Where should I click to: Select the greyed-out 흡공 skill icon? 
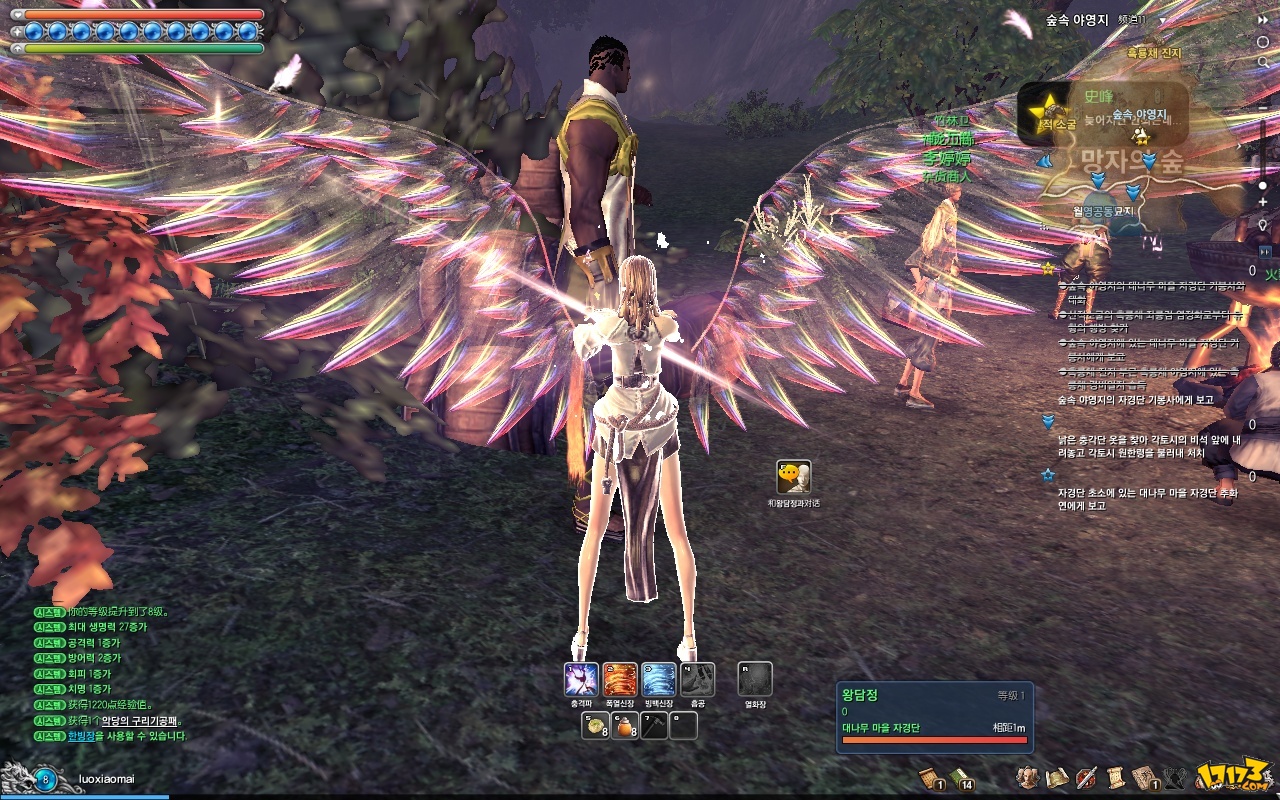coord(698,680)
